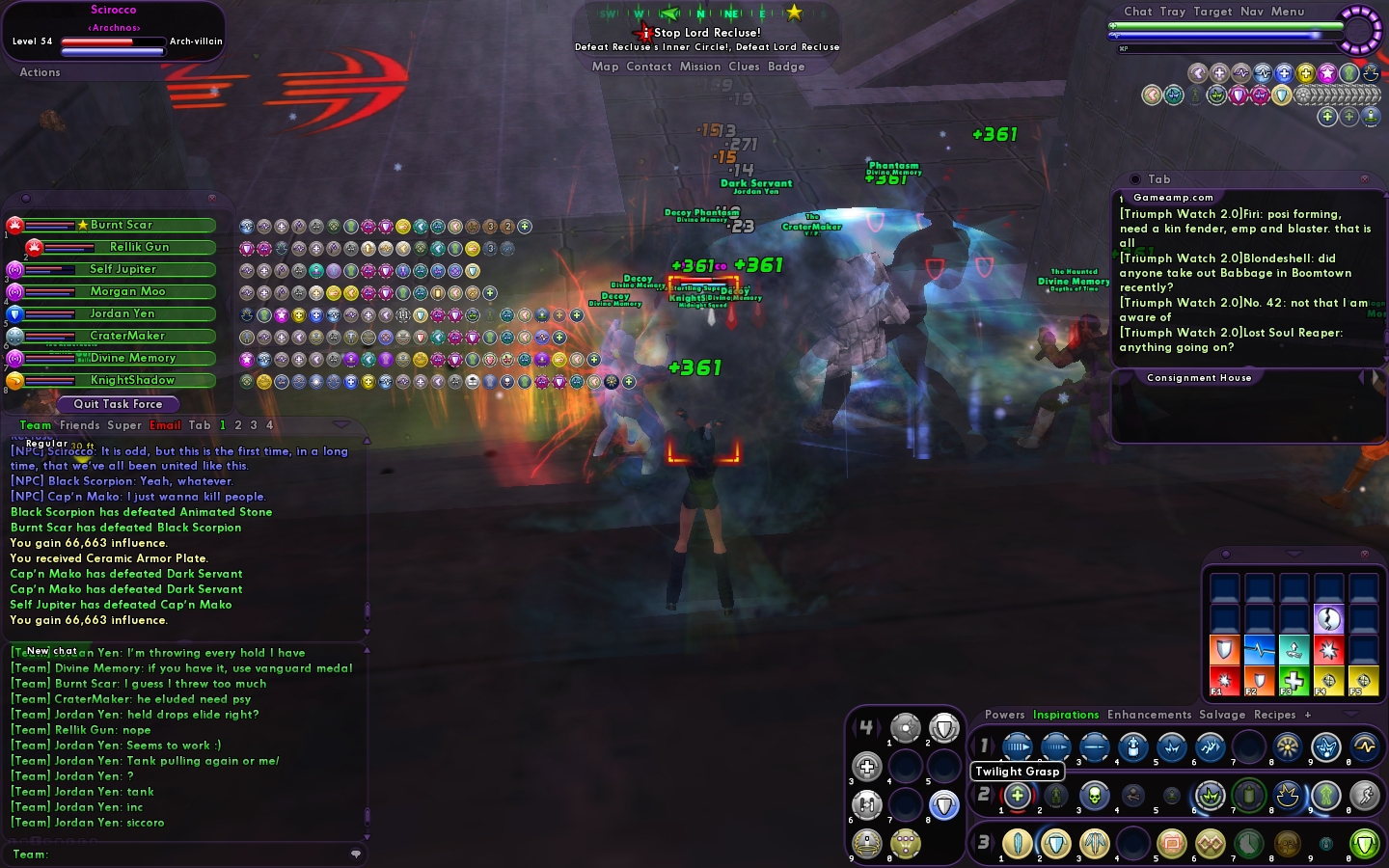Image resolution: width=1389 pixels, height=868 pixels.
Task: Open the Clues window
Action: click(x=744, y=67)
